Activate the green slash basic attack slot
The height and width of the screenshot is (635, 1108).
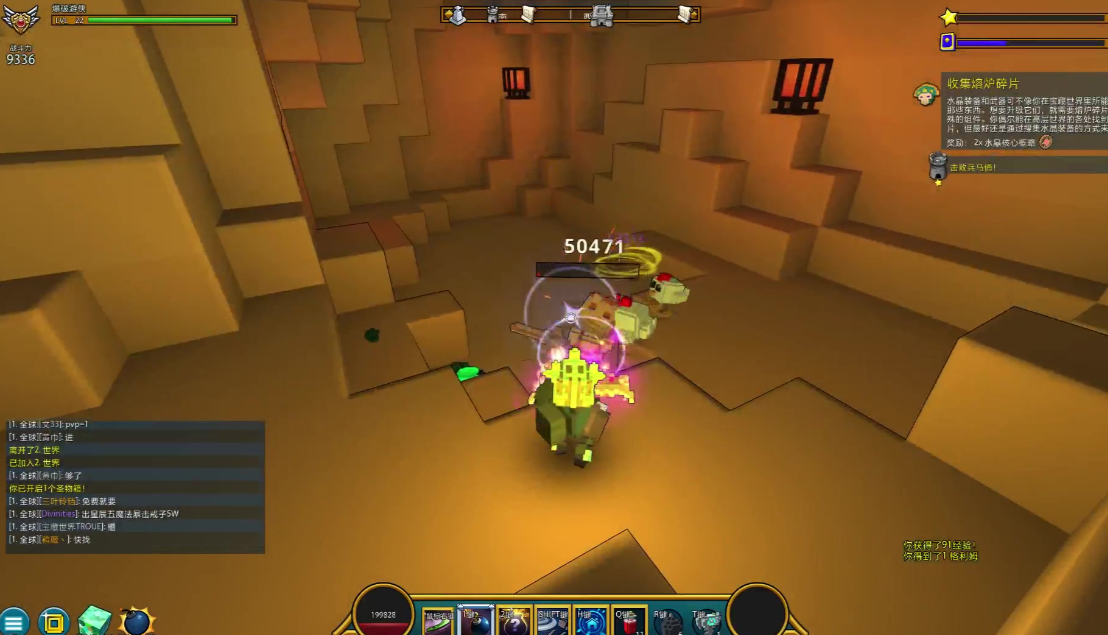coord(439,622)
